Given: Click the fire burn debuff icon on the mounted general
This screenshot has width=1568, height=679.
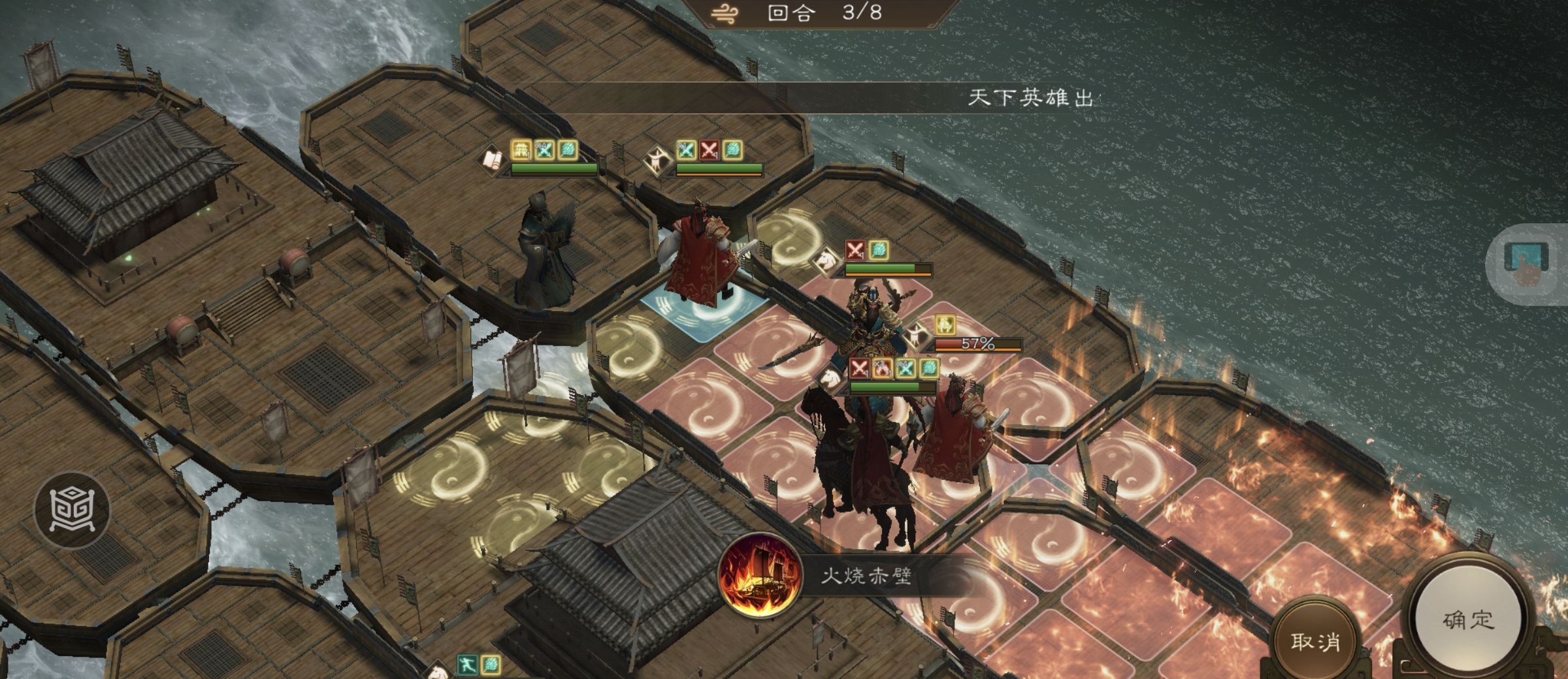Looking at the screenshot, I should [882, 368].
